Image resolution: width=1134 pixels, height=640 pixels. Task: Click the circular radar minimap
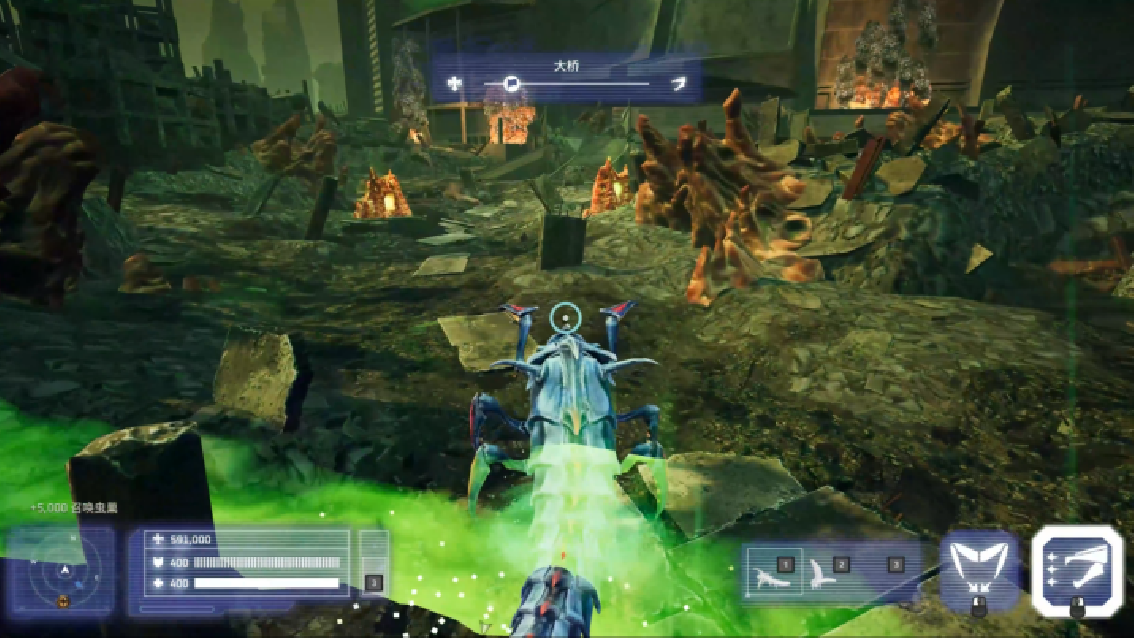64,573
